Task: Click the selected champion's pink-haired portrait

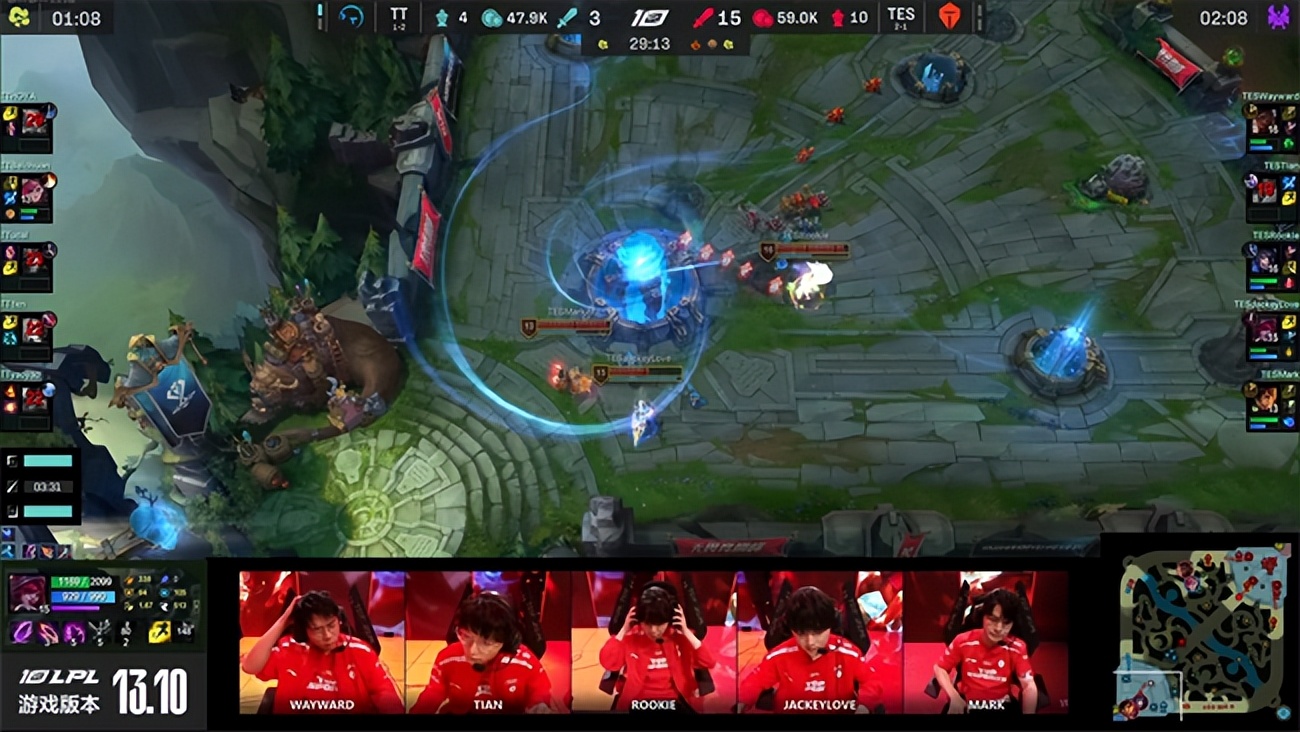Action: click(x=27, y=593)
